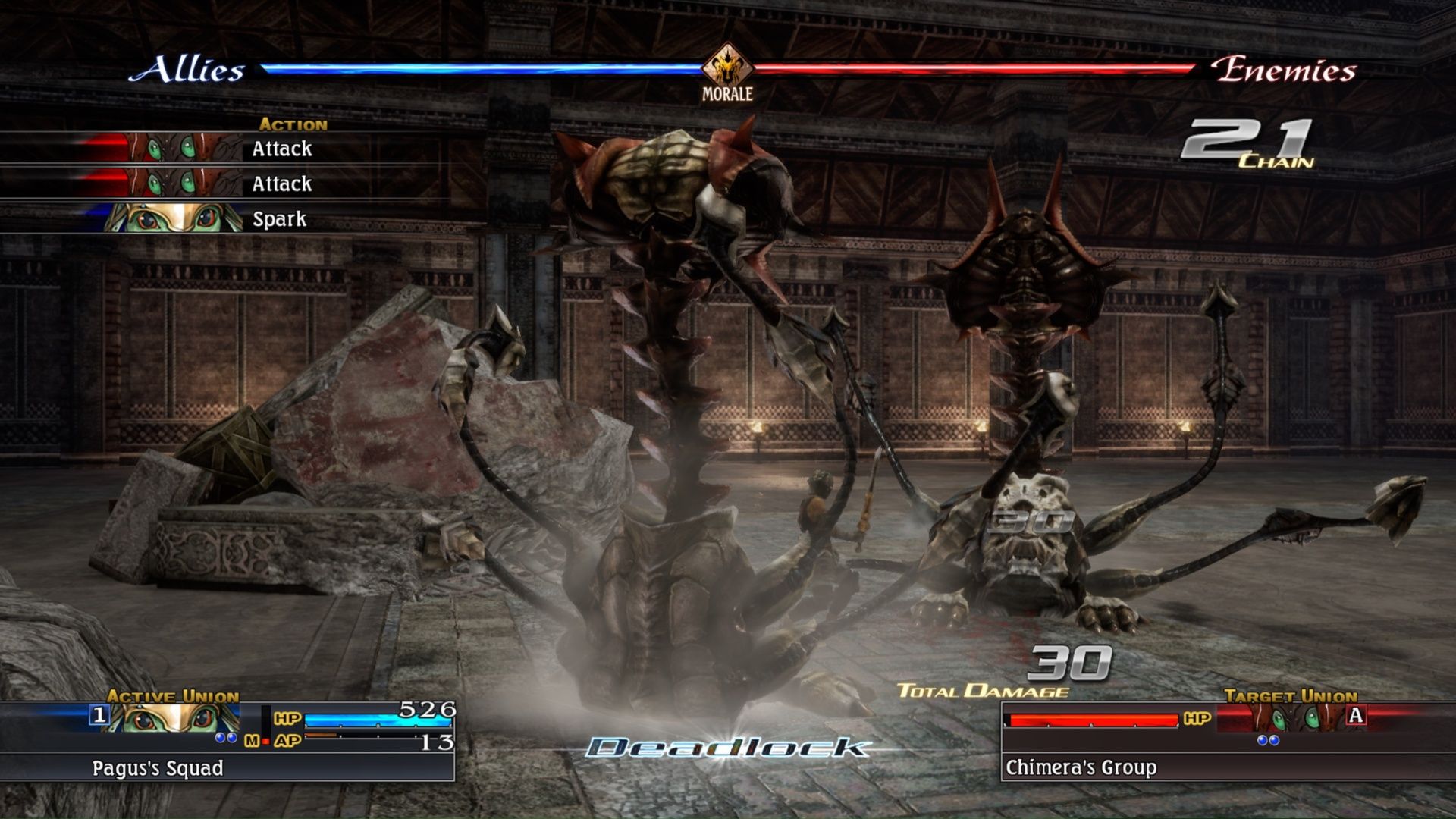The width and height of the screenshot is (1456, 819).
Task: Open the Spark command entry
Action: coord(281,221)
